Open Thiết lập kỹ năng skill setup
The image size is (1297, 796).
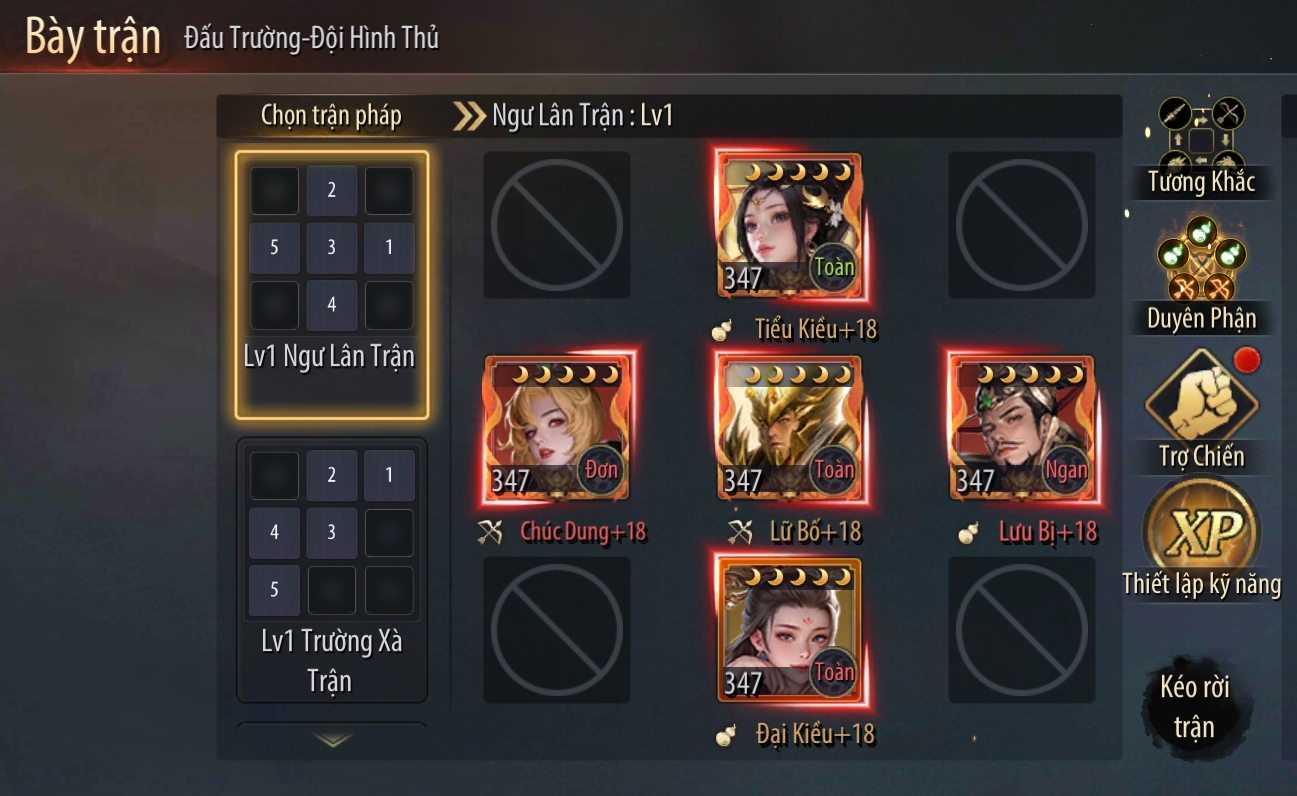point(1201,540)
